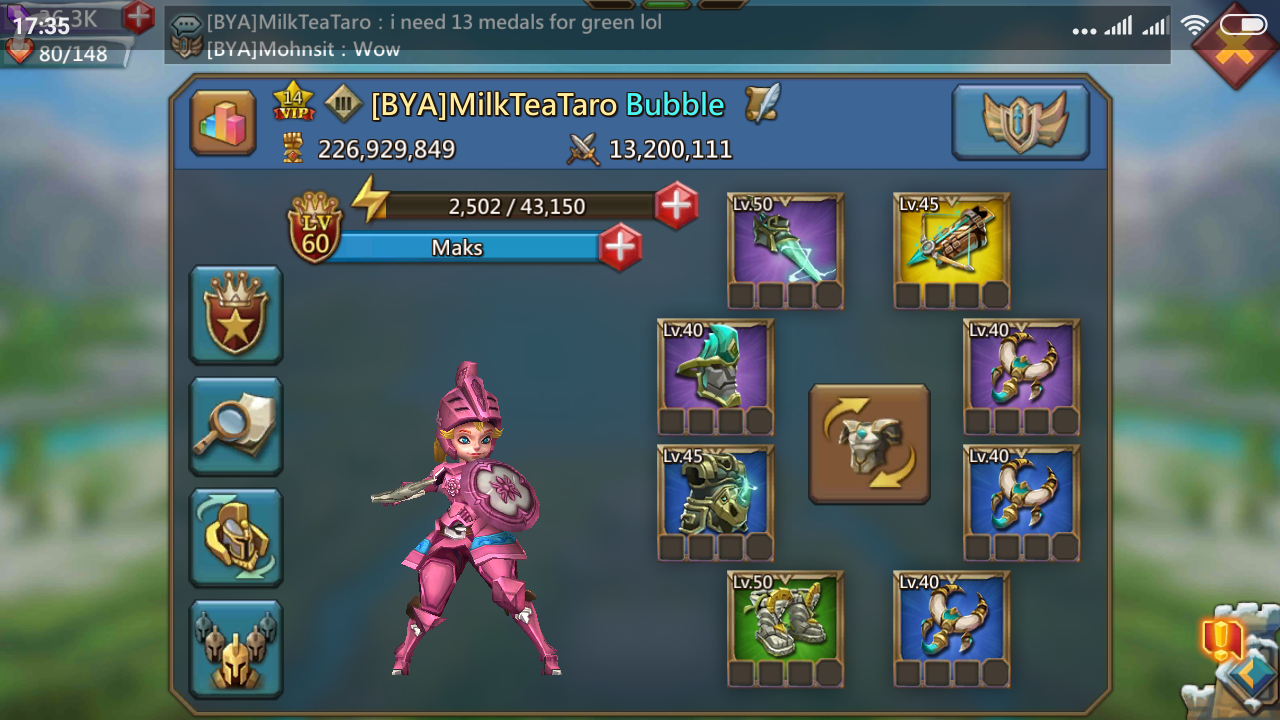The width and height of the screenshot is (1280, 720).
Task: Click the central armor set swap icon
Action: 868,443
